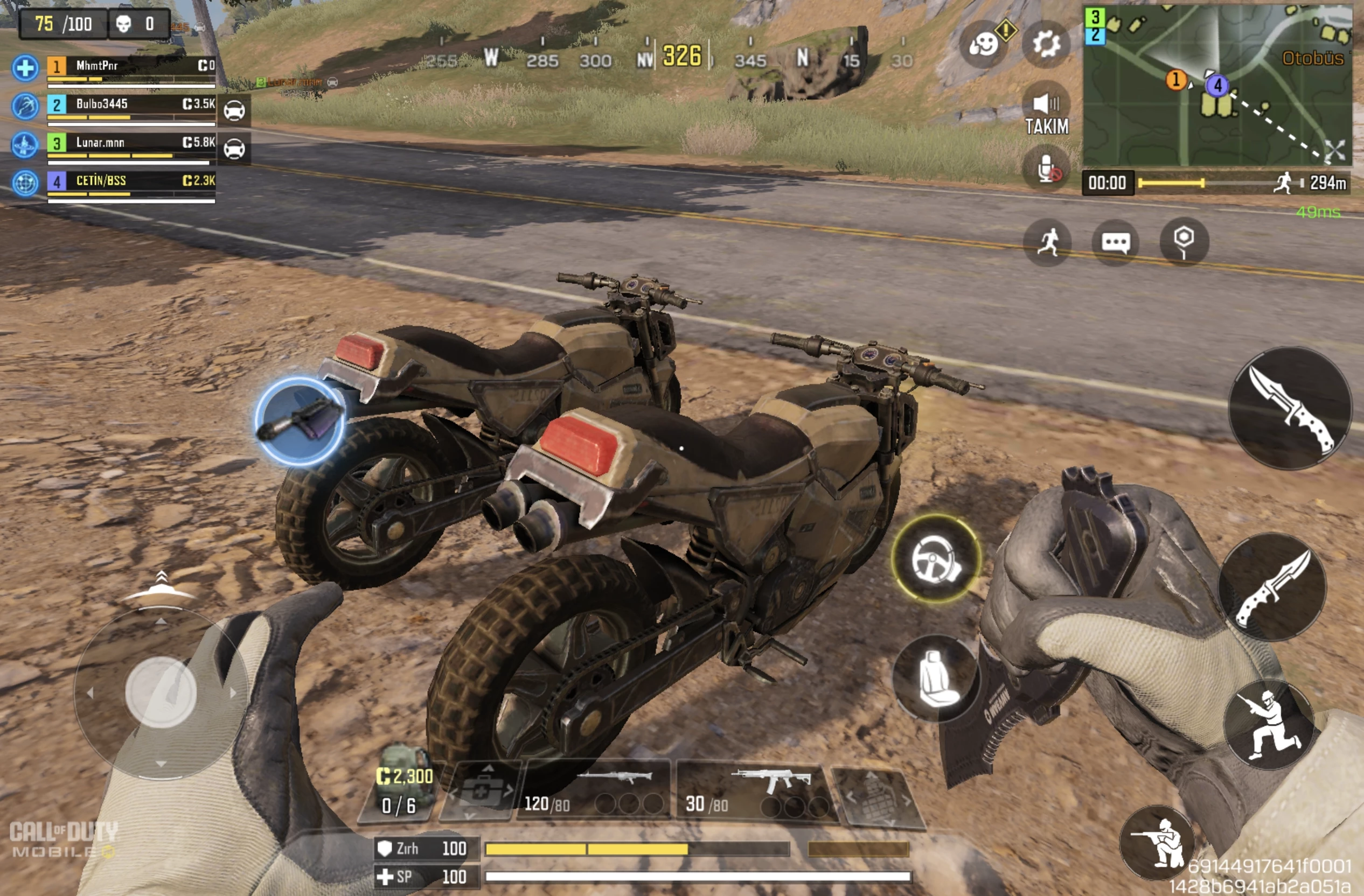Select the medkit healing item slot
Image resolution: width=1364 pixels, height=896 pixels.
click(x=481, y=792)
